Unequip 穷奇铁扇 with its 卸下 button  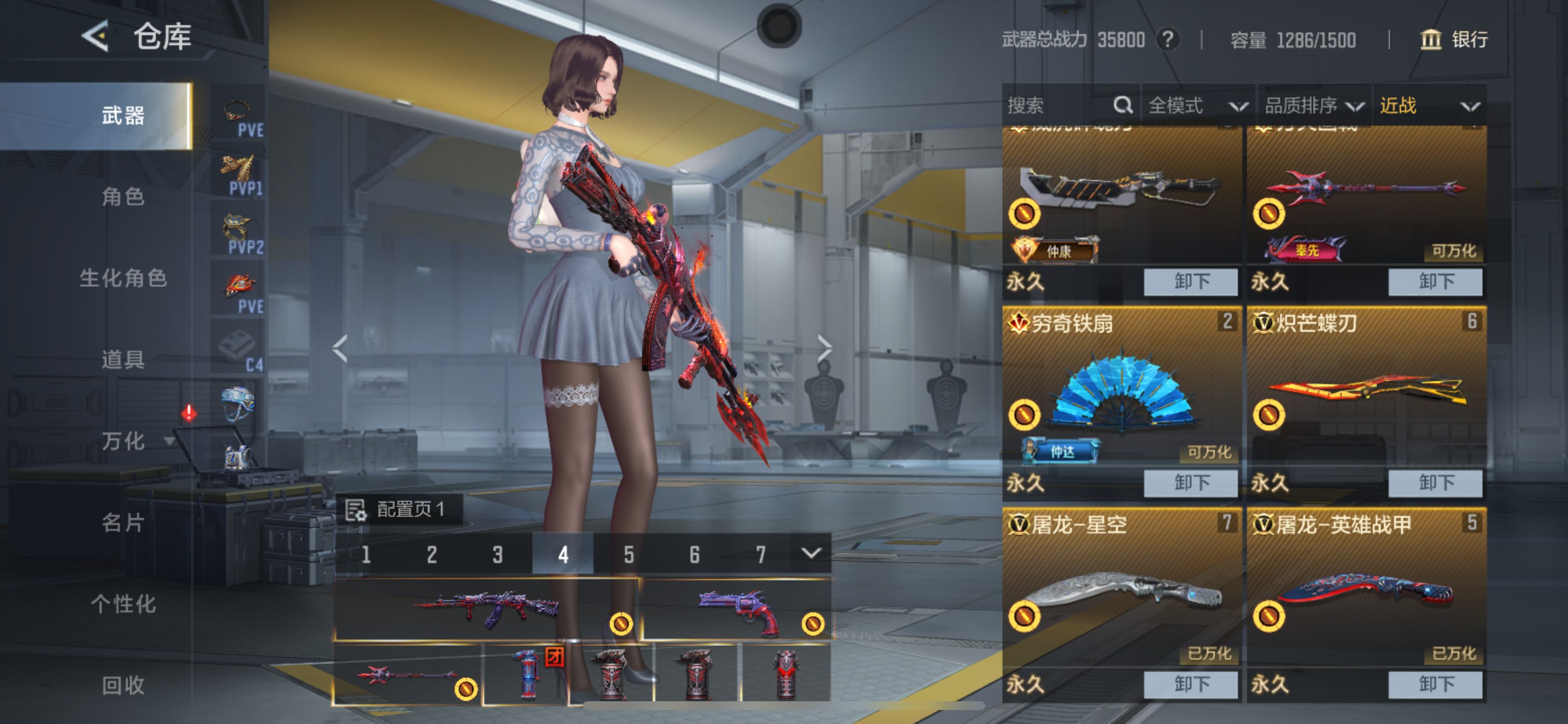click(x=1190, y=483)
